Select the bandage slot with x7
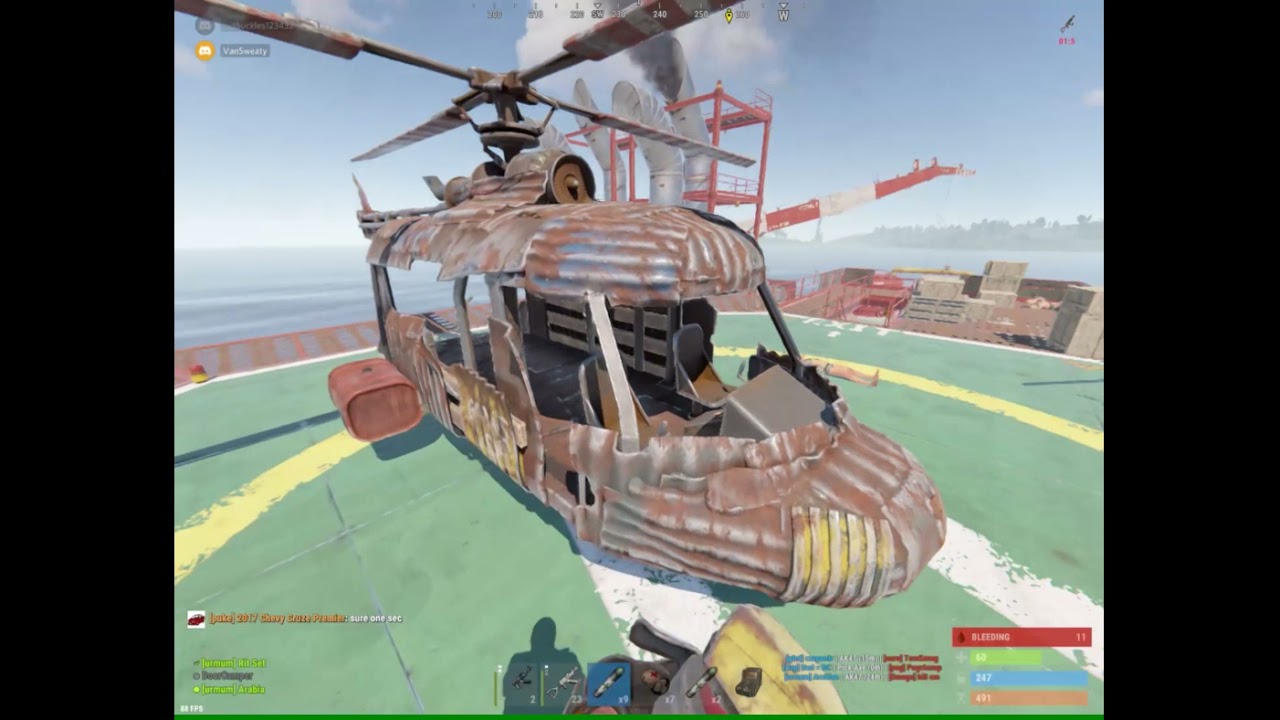 pyautogui.click(x=655, y=684)
